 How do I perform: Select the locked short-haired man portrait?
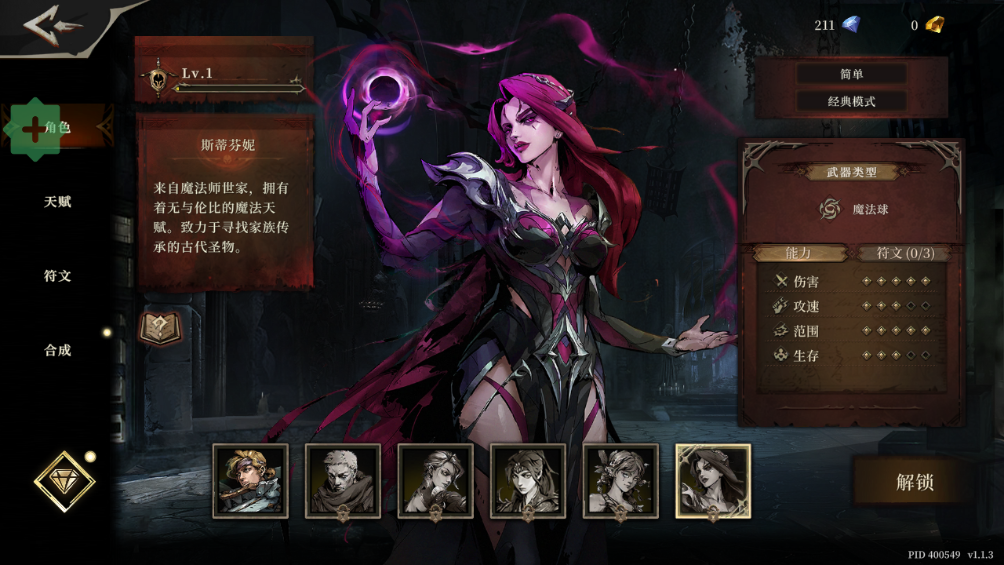coord(343,481)
